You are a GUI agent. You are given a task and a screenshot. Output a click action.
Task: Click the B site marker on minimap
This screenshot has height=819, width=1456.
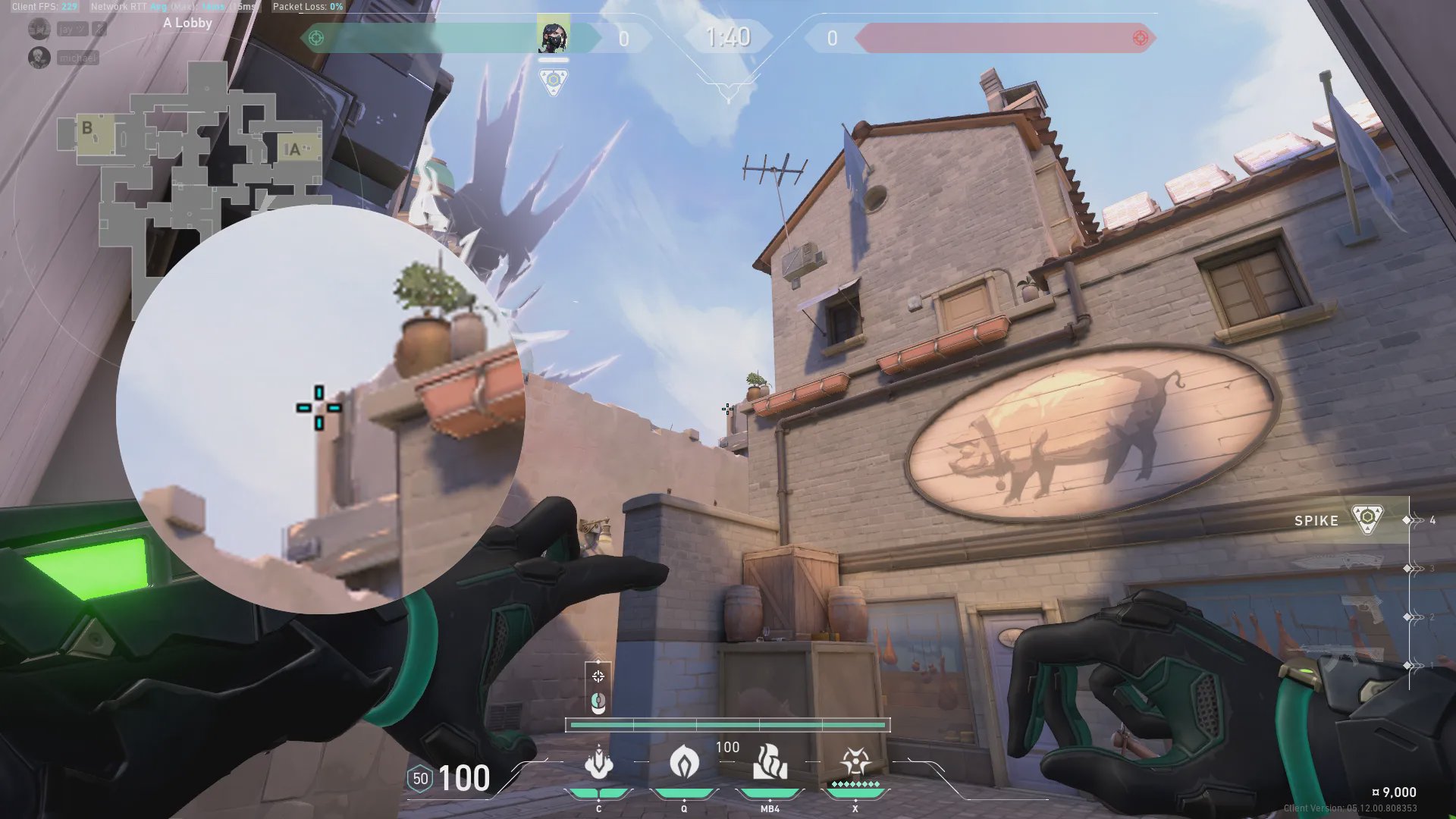tap(88, 129)
